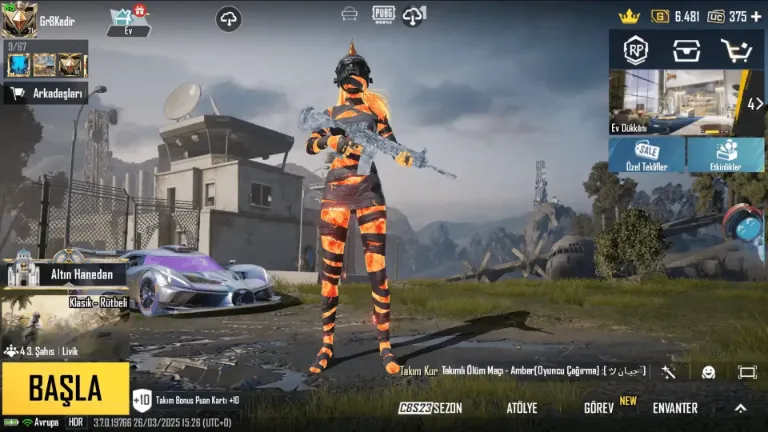Switch to the ENVANTER inventory tab
Viewport: 768px width, 432px height.
[x=675, y=408]
